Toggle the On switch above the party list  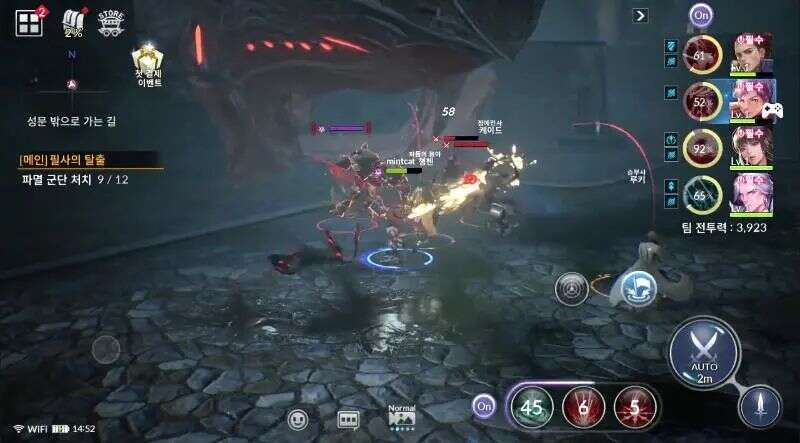click(x=700, y=15)
